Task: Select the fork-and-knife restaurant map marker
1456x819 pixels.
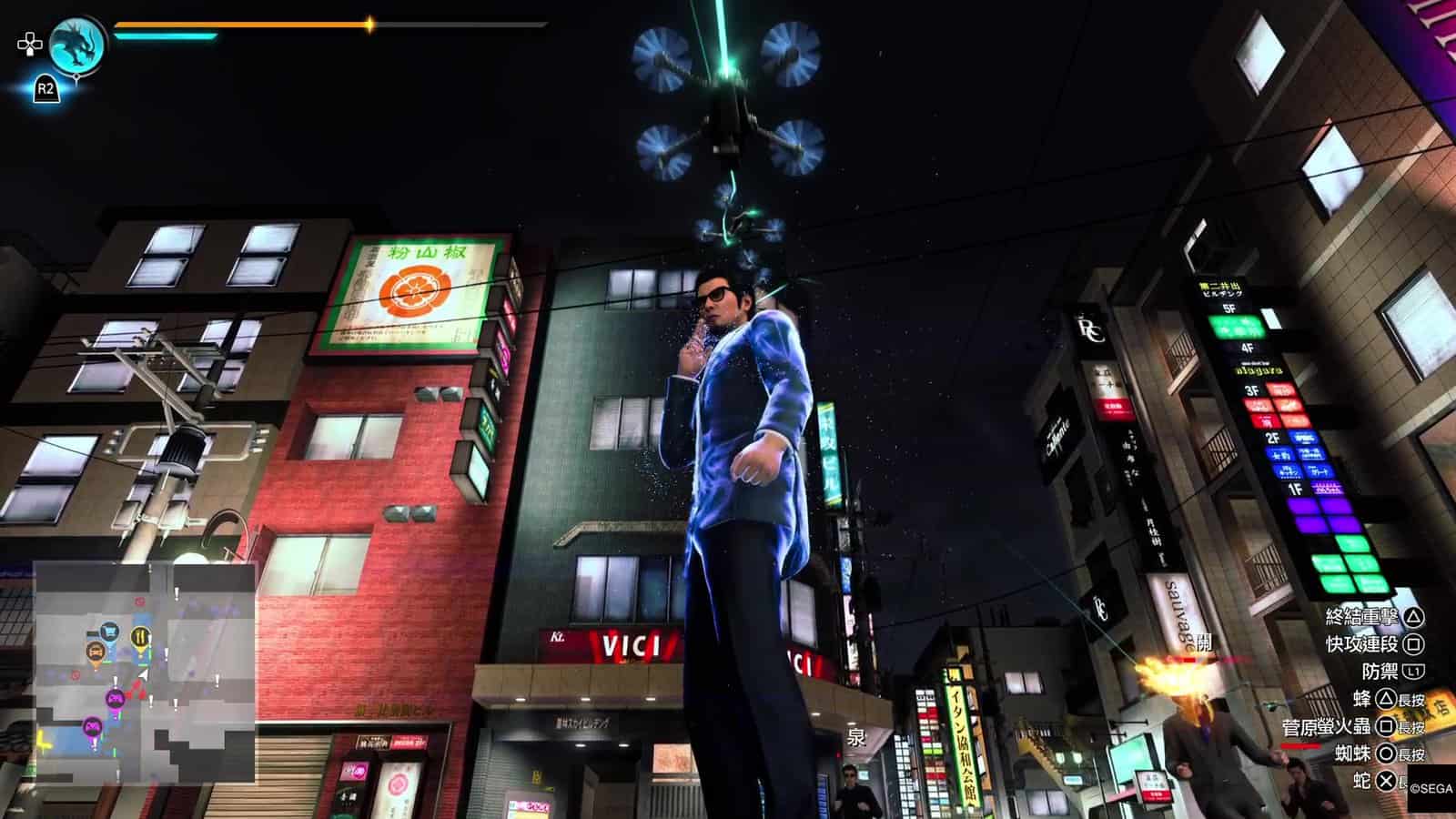Action: (x=139, y=635)
